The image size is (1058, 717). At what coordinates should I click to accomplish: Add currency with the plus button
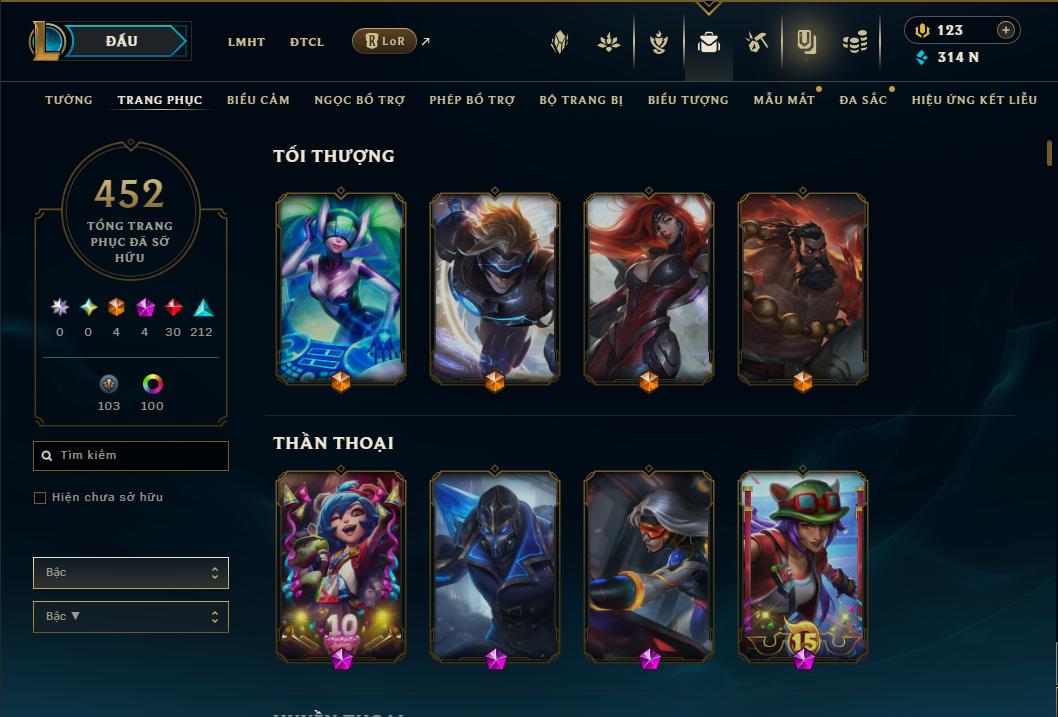pos(1006,30)
